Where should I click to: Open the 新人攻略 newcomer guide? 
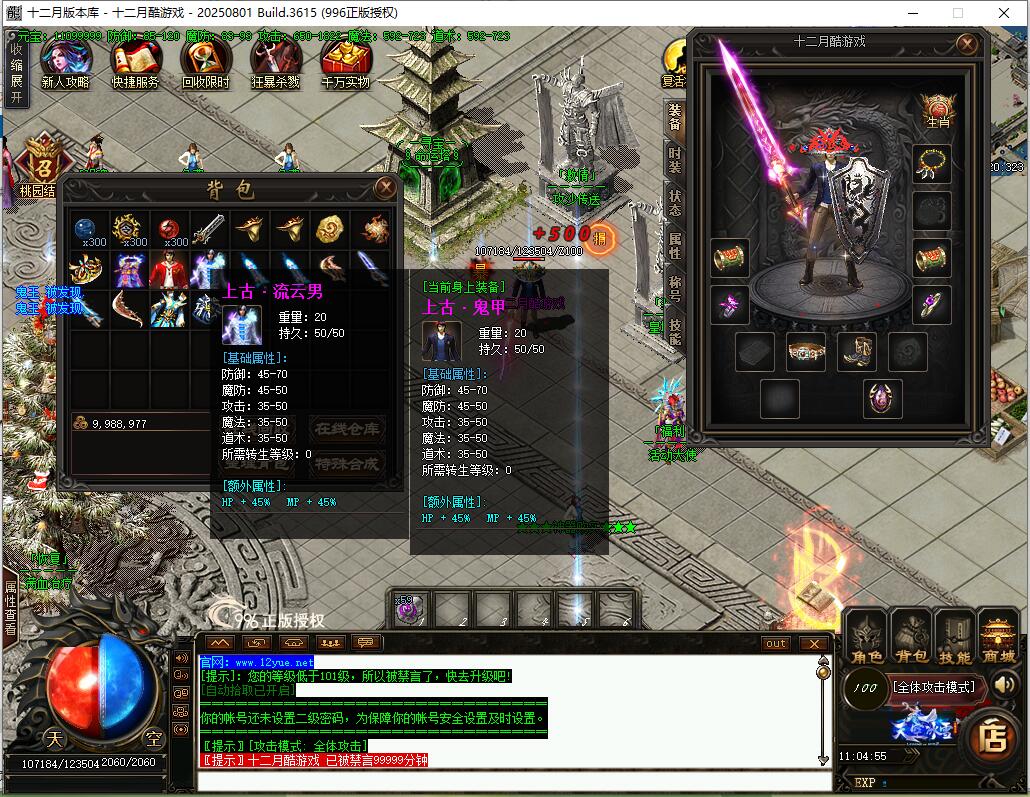66,62
